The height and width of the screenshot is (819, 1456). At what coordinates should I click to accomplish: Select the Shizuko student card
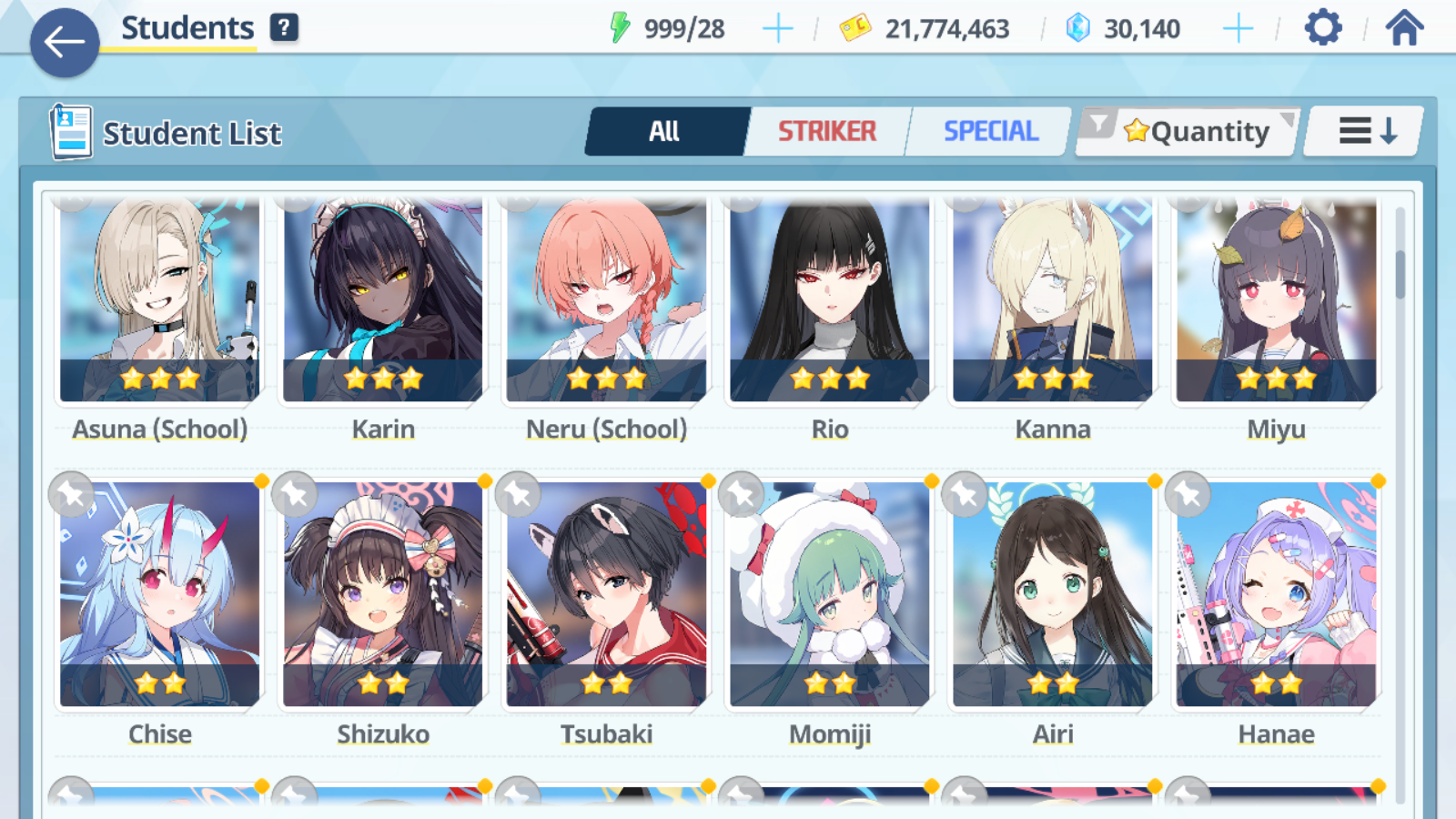coord(383,596)
